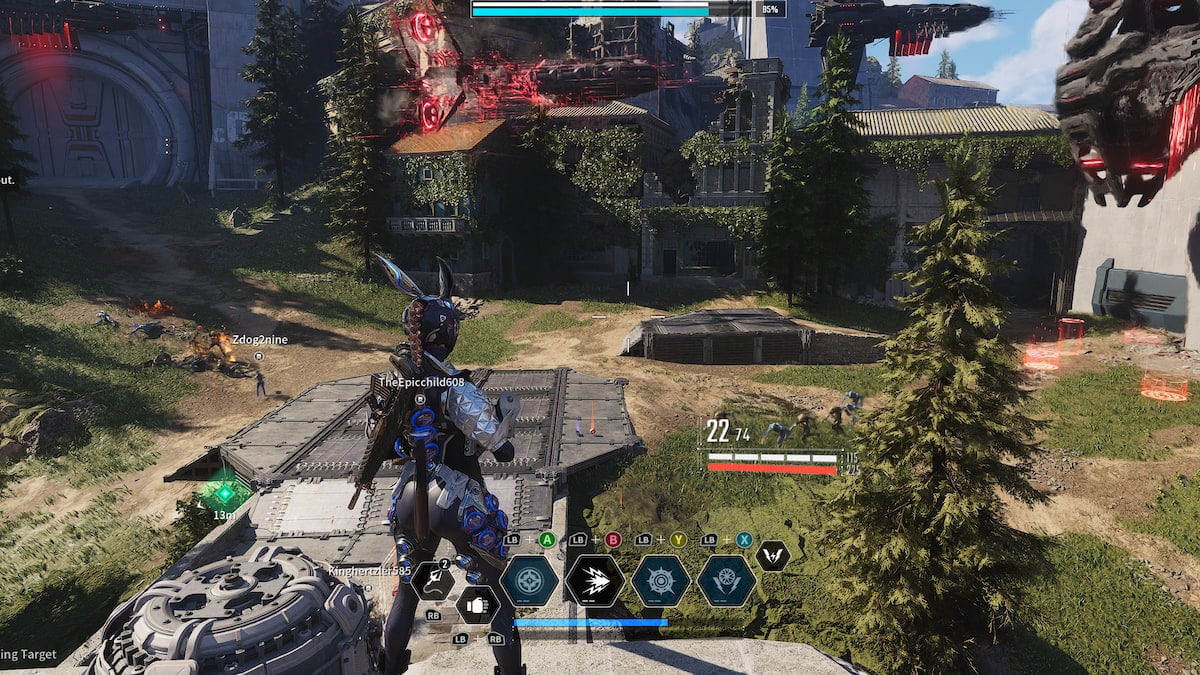This screenshot has height=675, width=1200.
Task: Click the small passive lightning icon
Action: tap(772, 556)
